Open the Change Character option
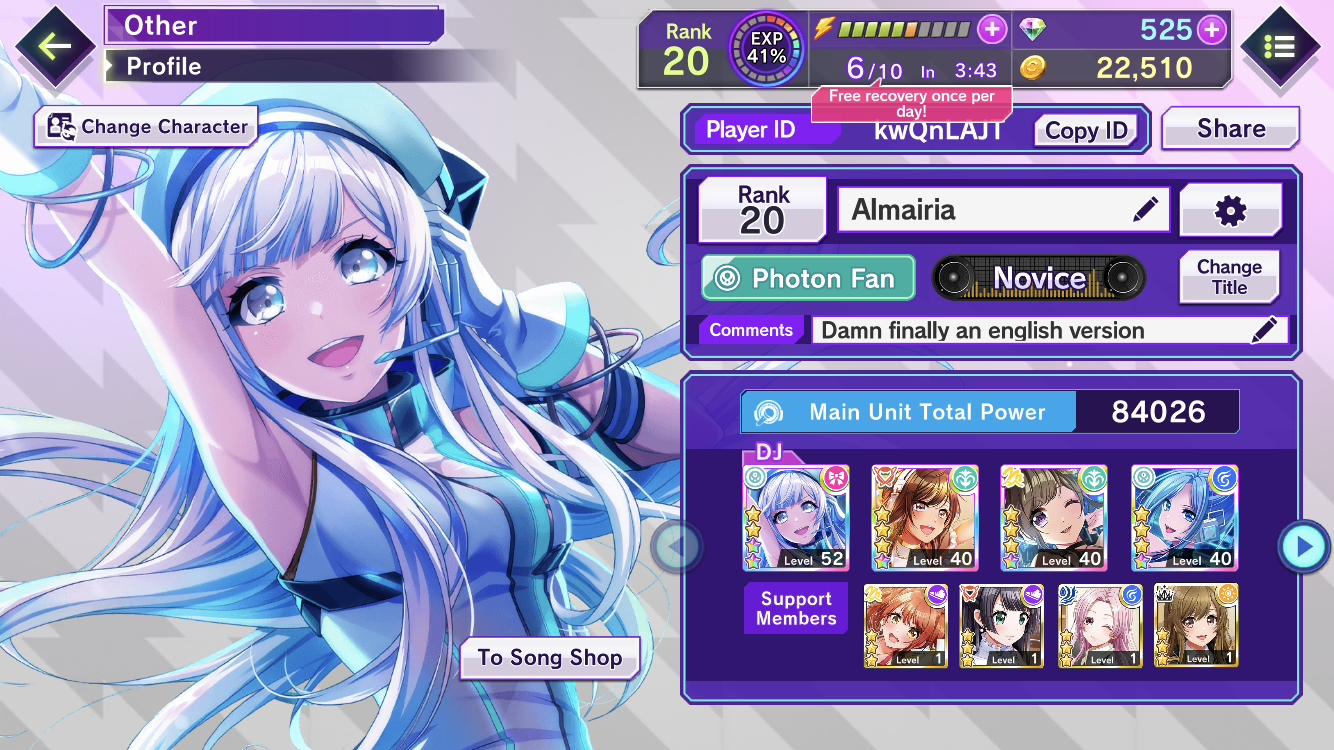1334x750 pixels. [x=146, y=127]
